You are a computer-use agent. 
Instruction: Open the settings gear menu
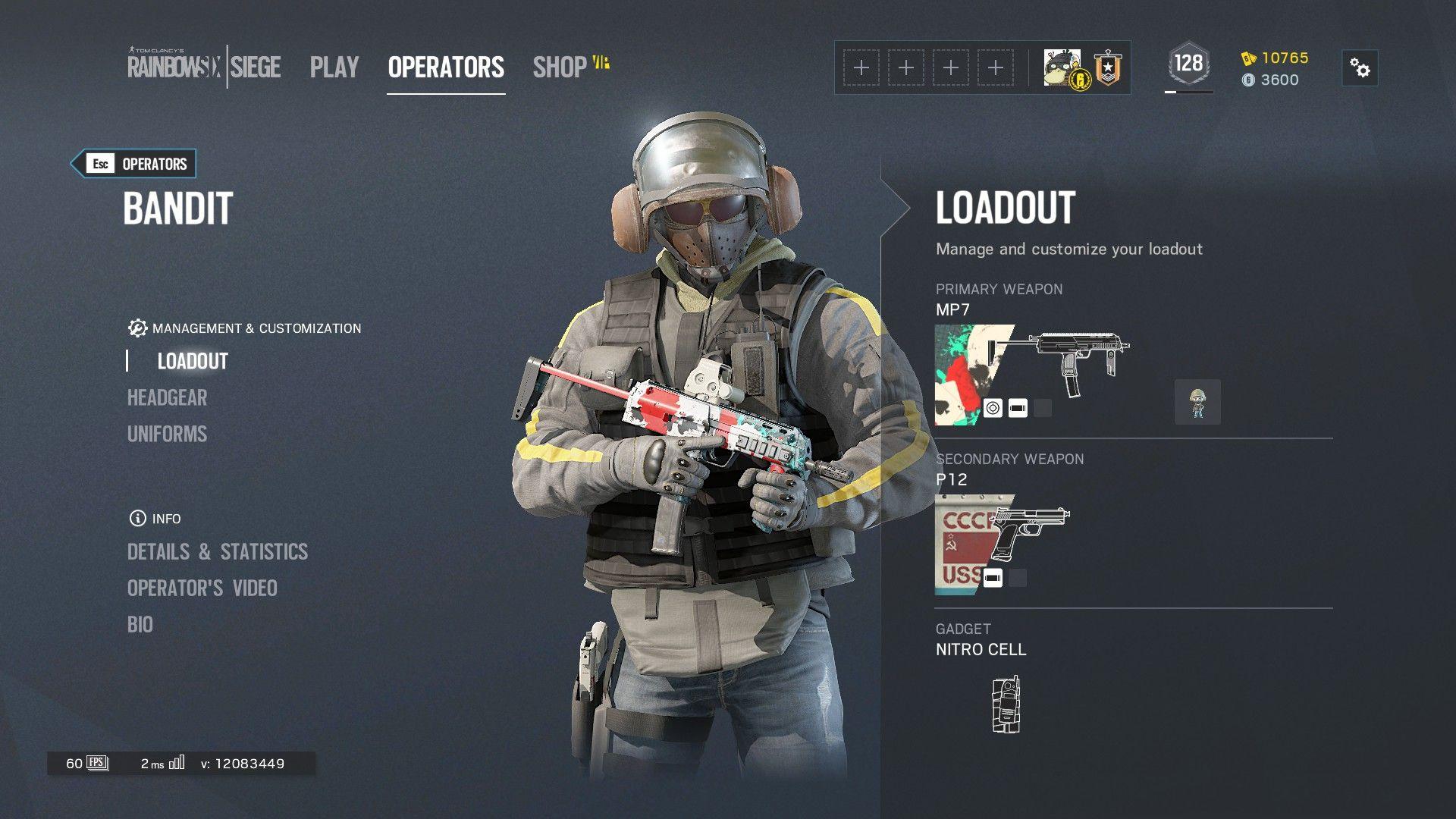point(1360,68)
